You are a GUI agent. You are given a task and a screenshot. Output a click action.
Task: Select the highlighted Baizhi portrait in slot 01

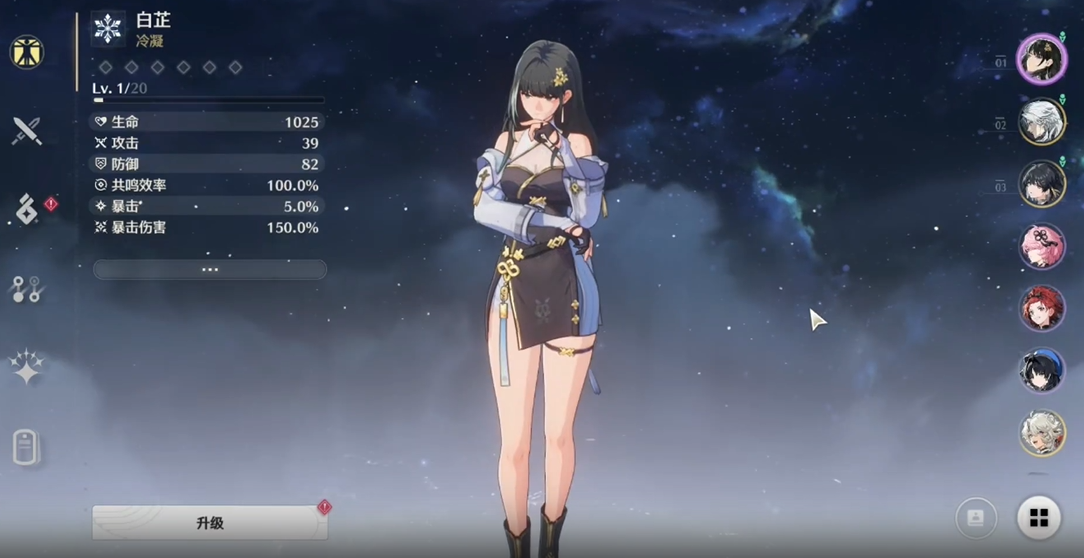click(1041, 60)
